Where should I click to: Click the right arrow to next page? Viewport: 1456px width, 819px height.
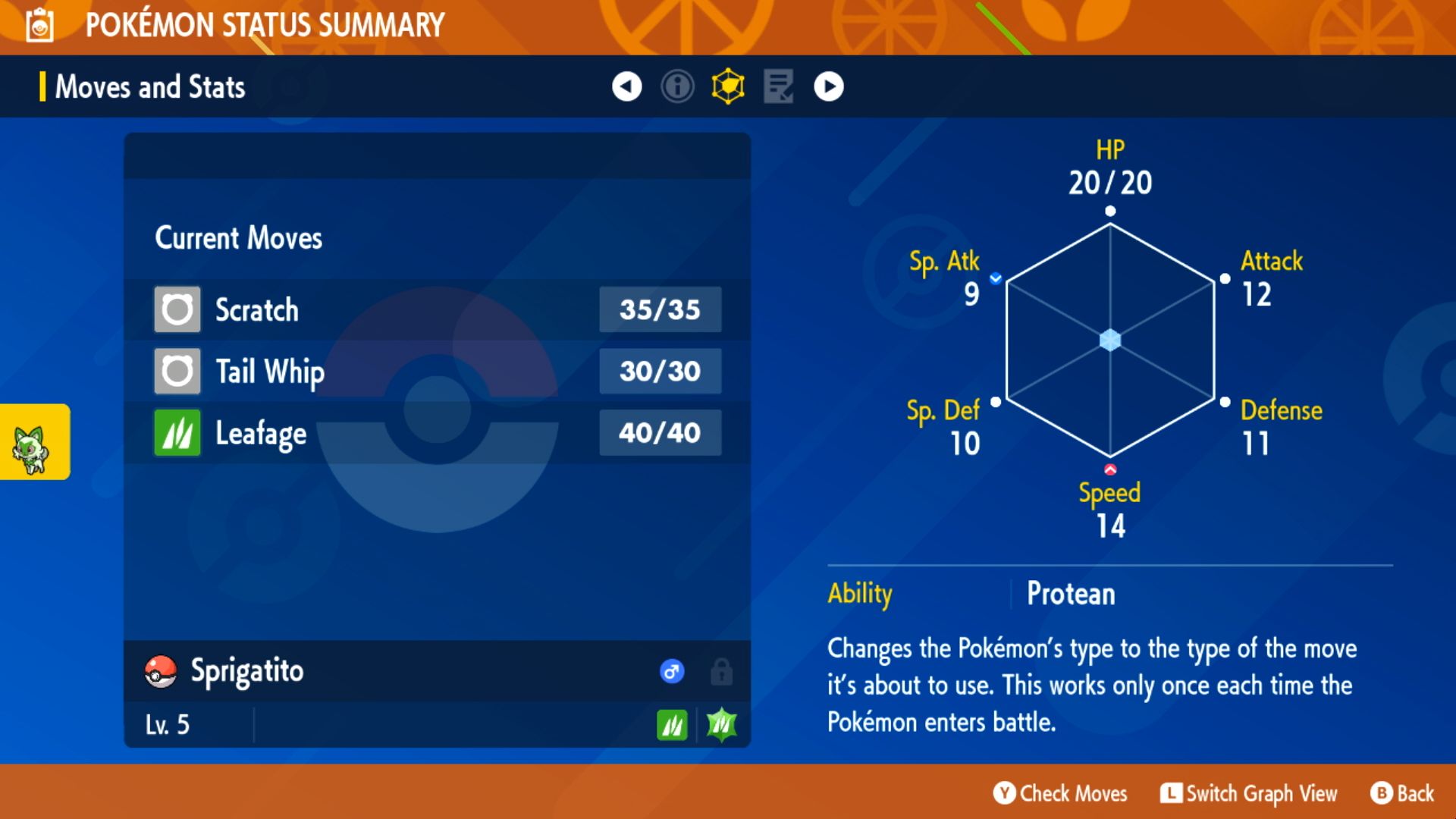[x=828, y=86]
